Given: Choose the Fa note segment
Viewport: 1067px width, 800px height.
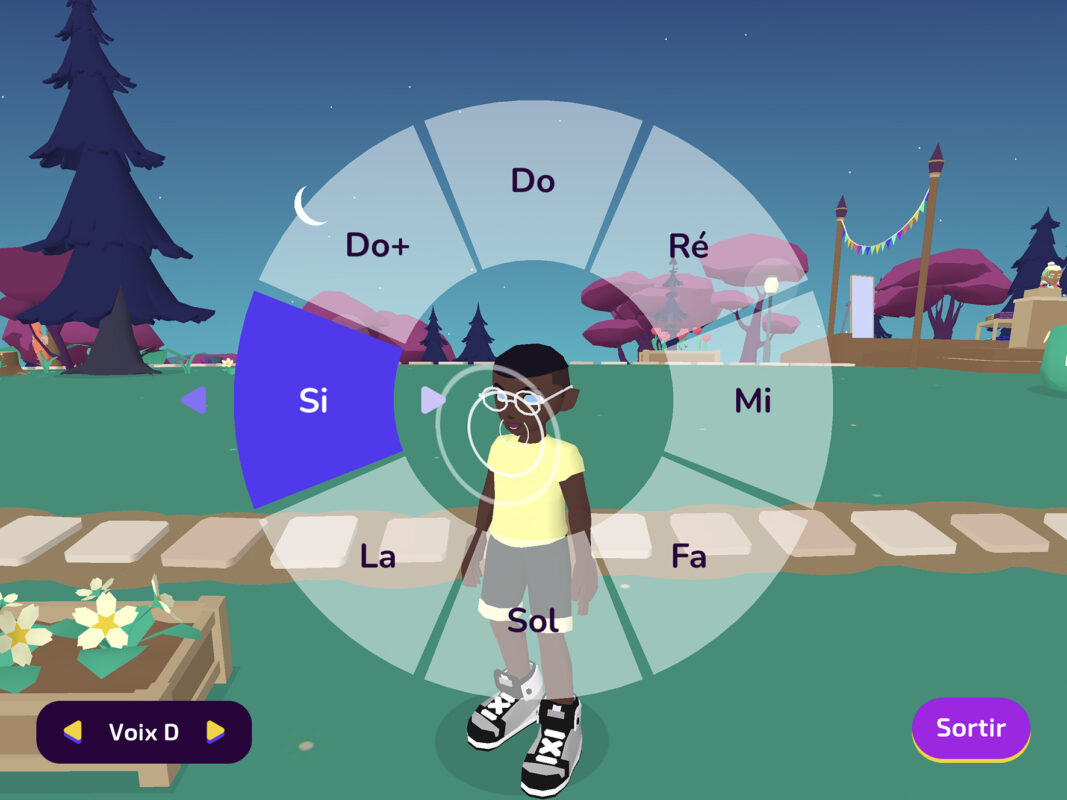Looking at the screenshot, I should (688, 557).
